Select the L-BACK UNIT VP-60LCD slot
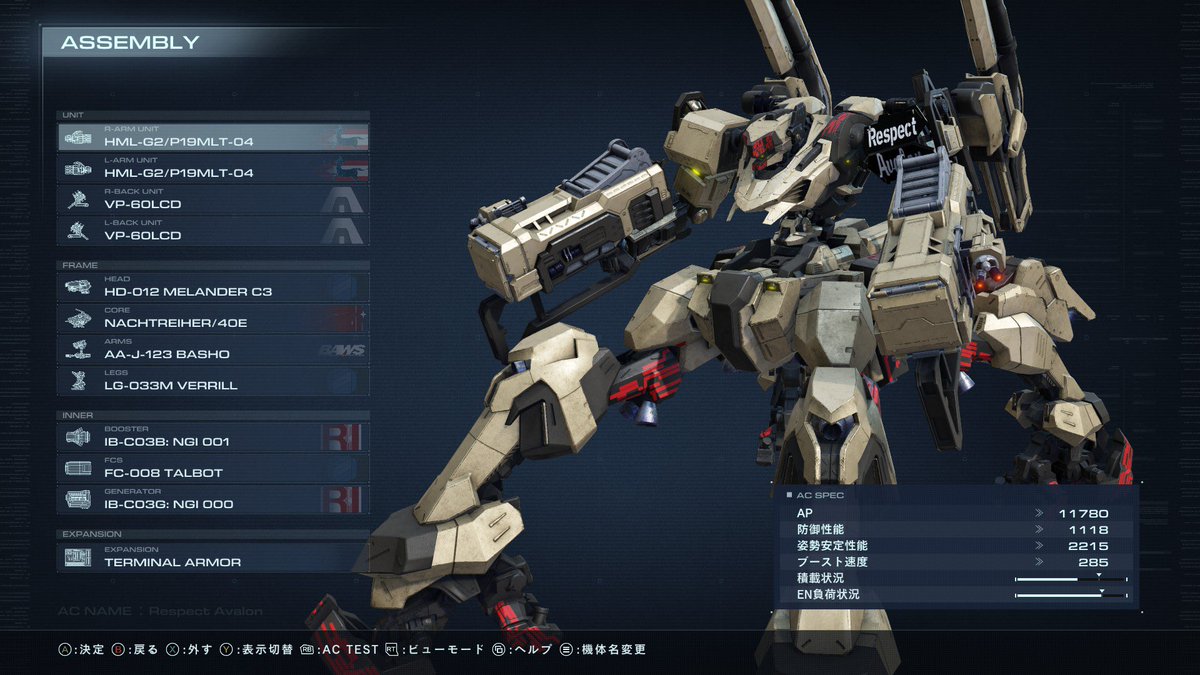Viewport: 1200px width, 675px height. point(213,230)
